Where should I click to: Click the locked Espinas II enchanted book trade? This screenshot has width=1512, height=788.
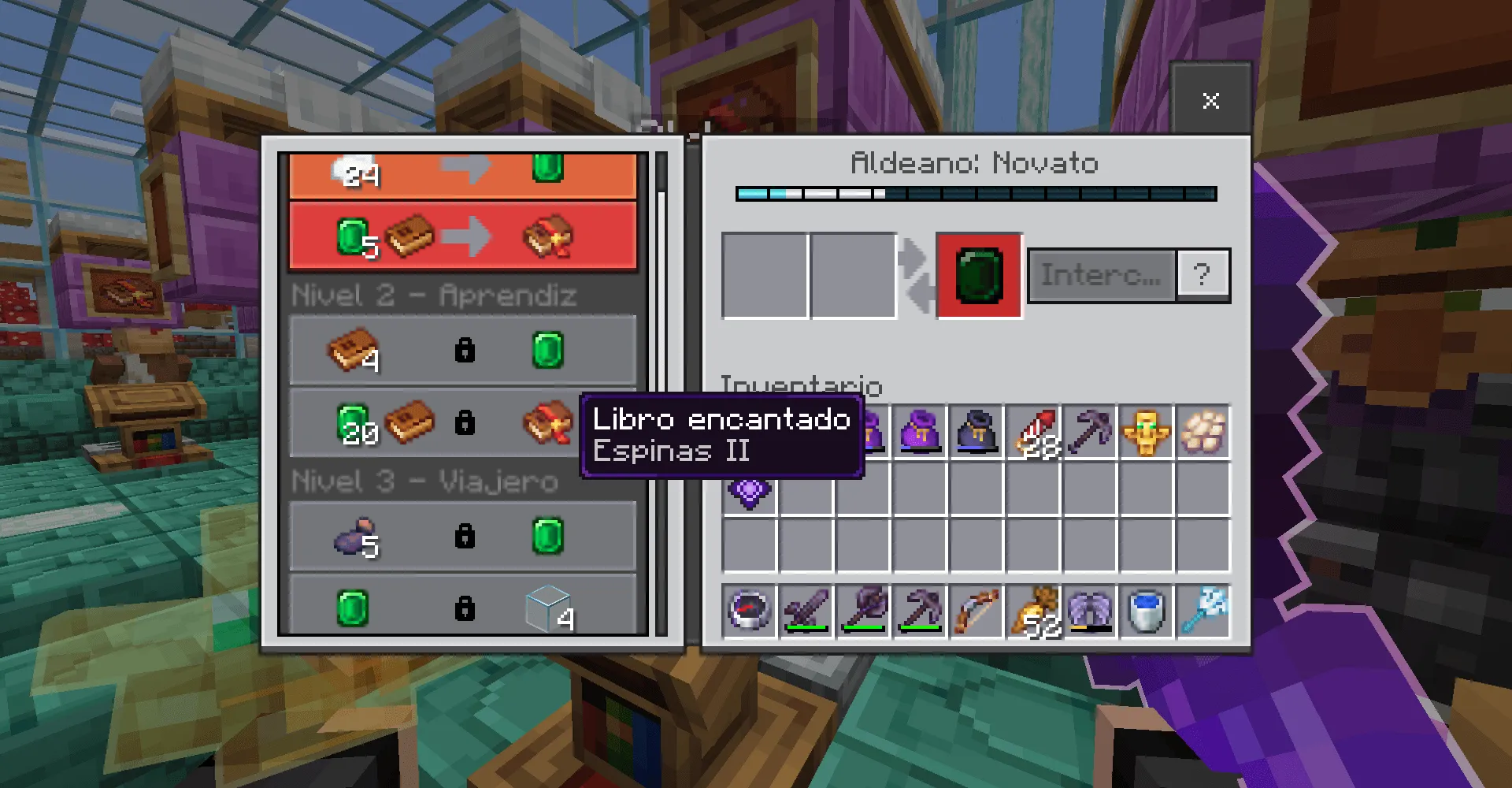click(463, 423)
